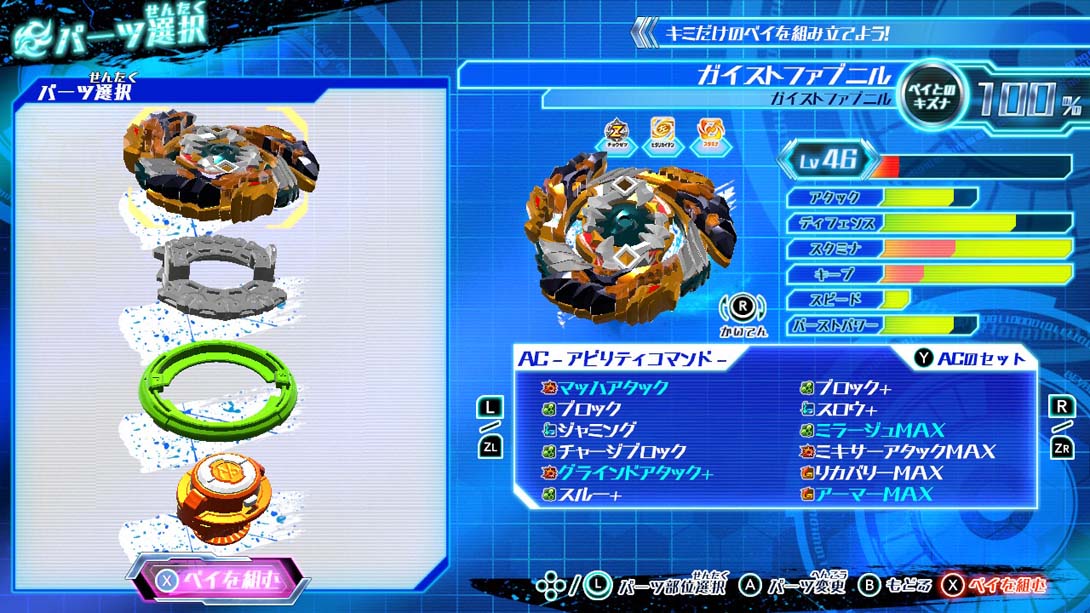This screenshot has height=613, width=1090.
Task: Pick the orange driver part
Action: pyautogui.click(x=221, y=498)
